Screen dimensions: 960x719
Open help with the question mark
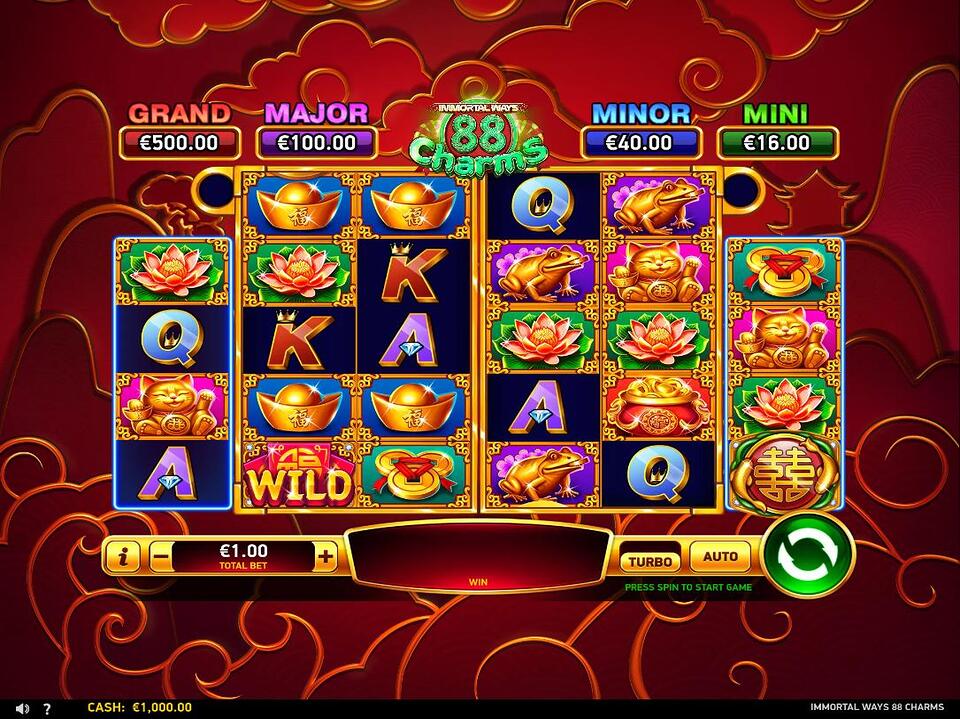pos(47,708)
